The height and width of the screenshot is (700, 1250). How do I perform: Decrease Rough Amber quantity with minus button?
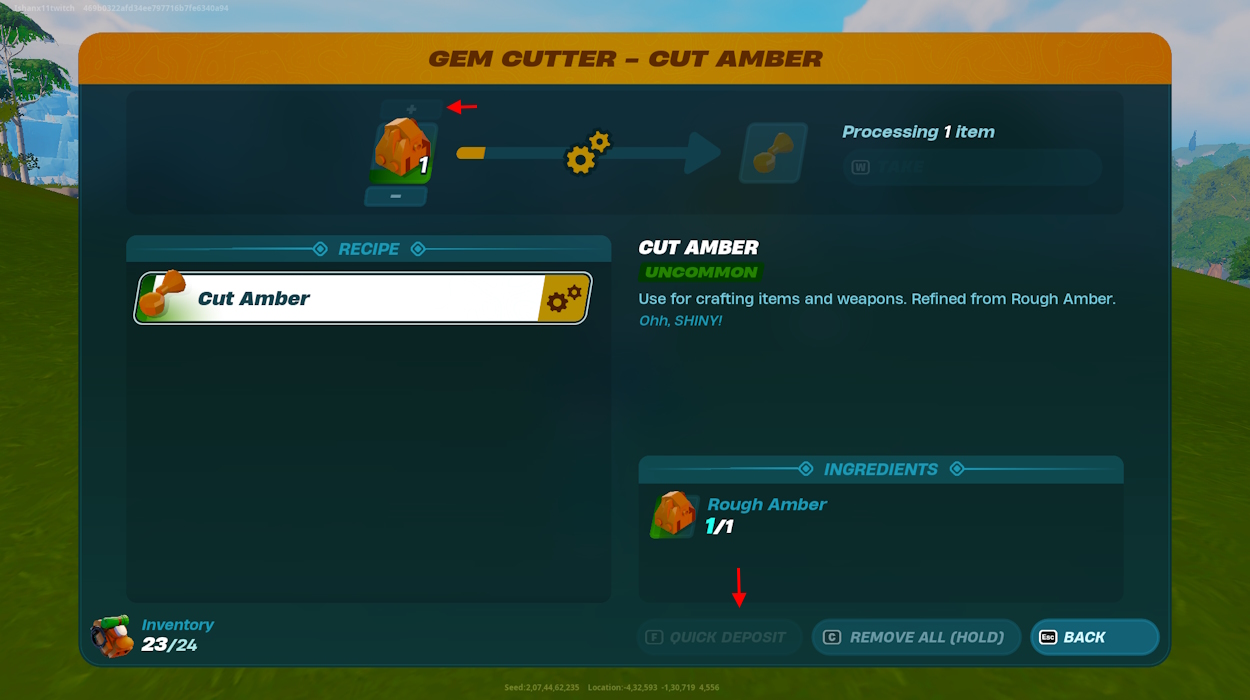(x=396, y=196)
